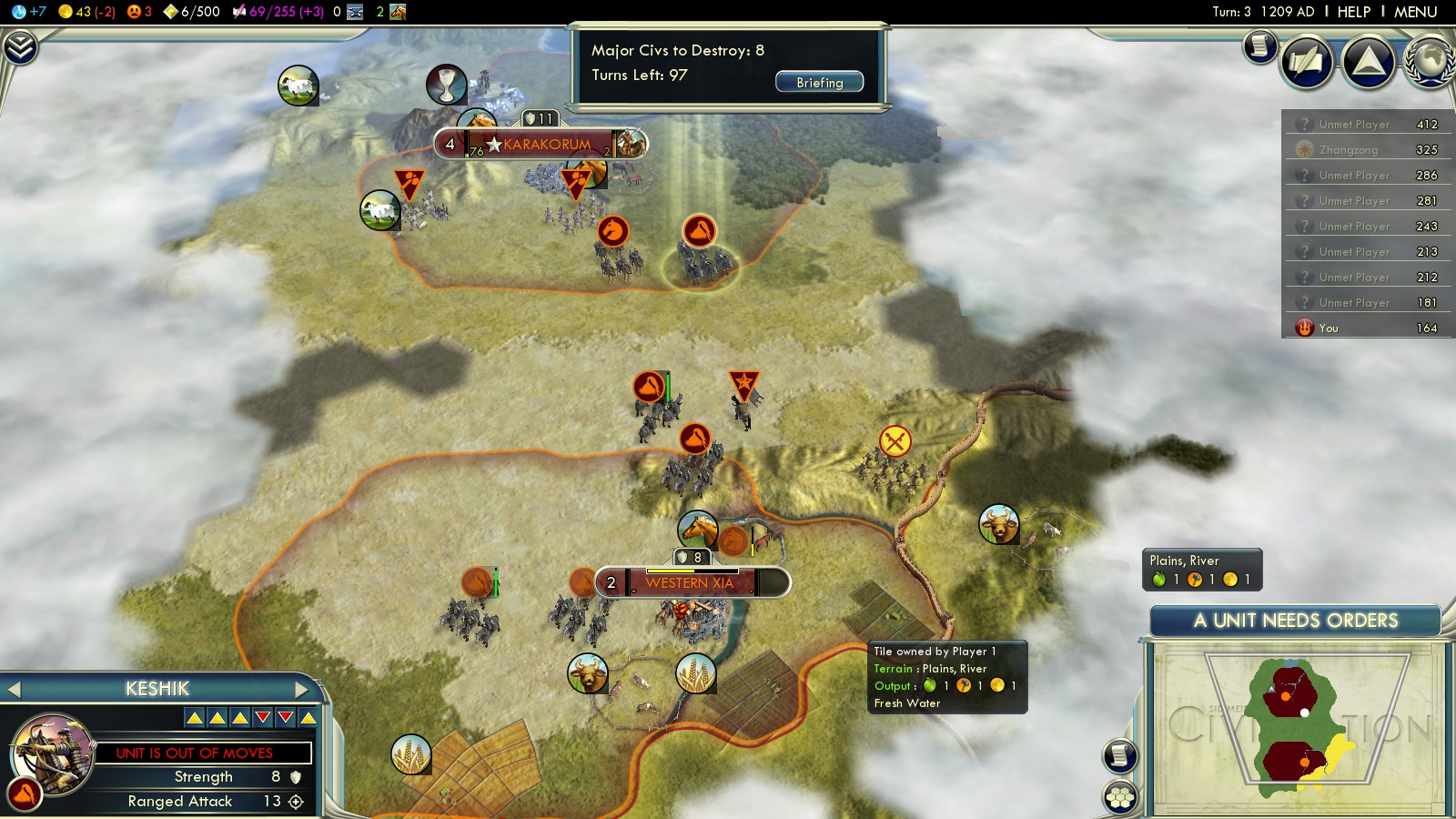Open the notification log scroll icon
The image size is (1456, 819).
tap(1260, 45)
